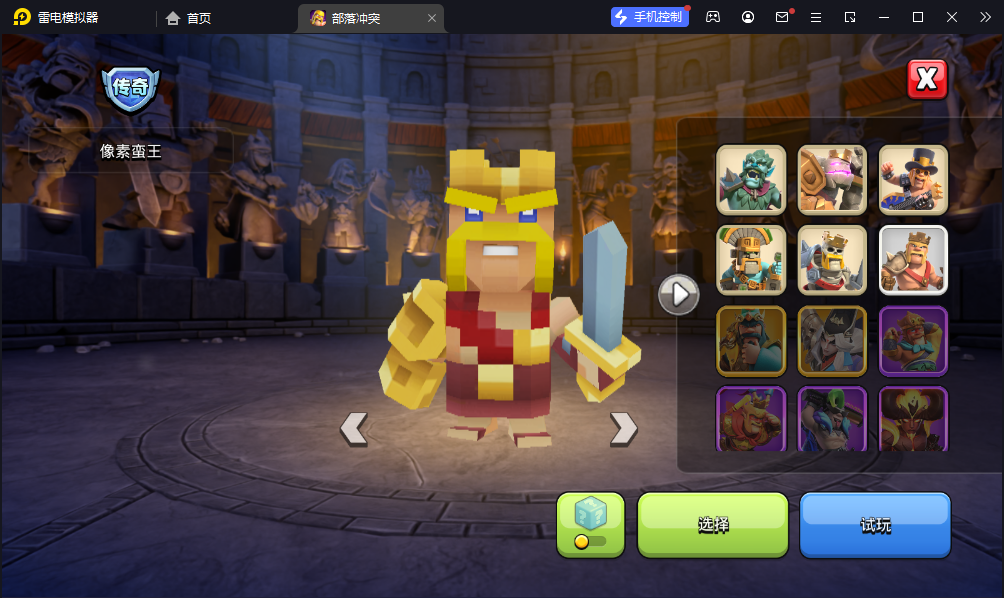This screenshot has width=1004, height=598.
Task: Choose the purple-framed dark horned king skin
Action: tap(913, 419)
